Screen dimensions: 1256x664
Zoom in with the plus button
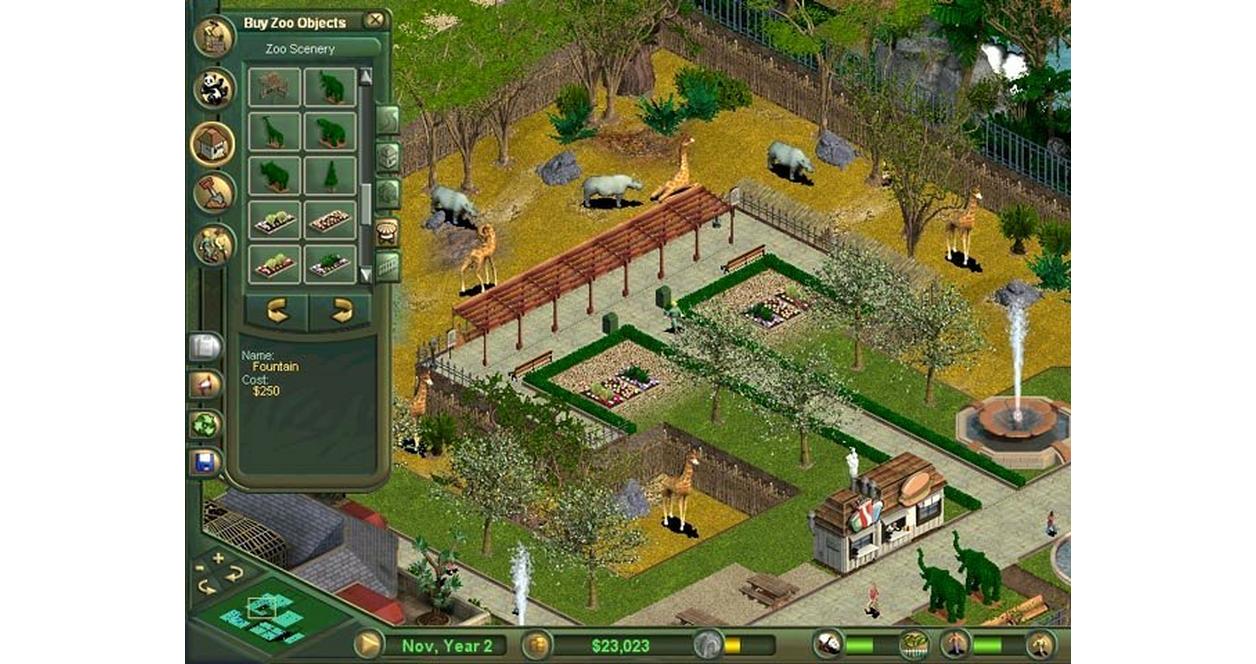coord(218,558)
